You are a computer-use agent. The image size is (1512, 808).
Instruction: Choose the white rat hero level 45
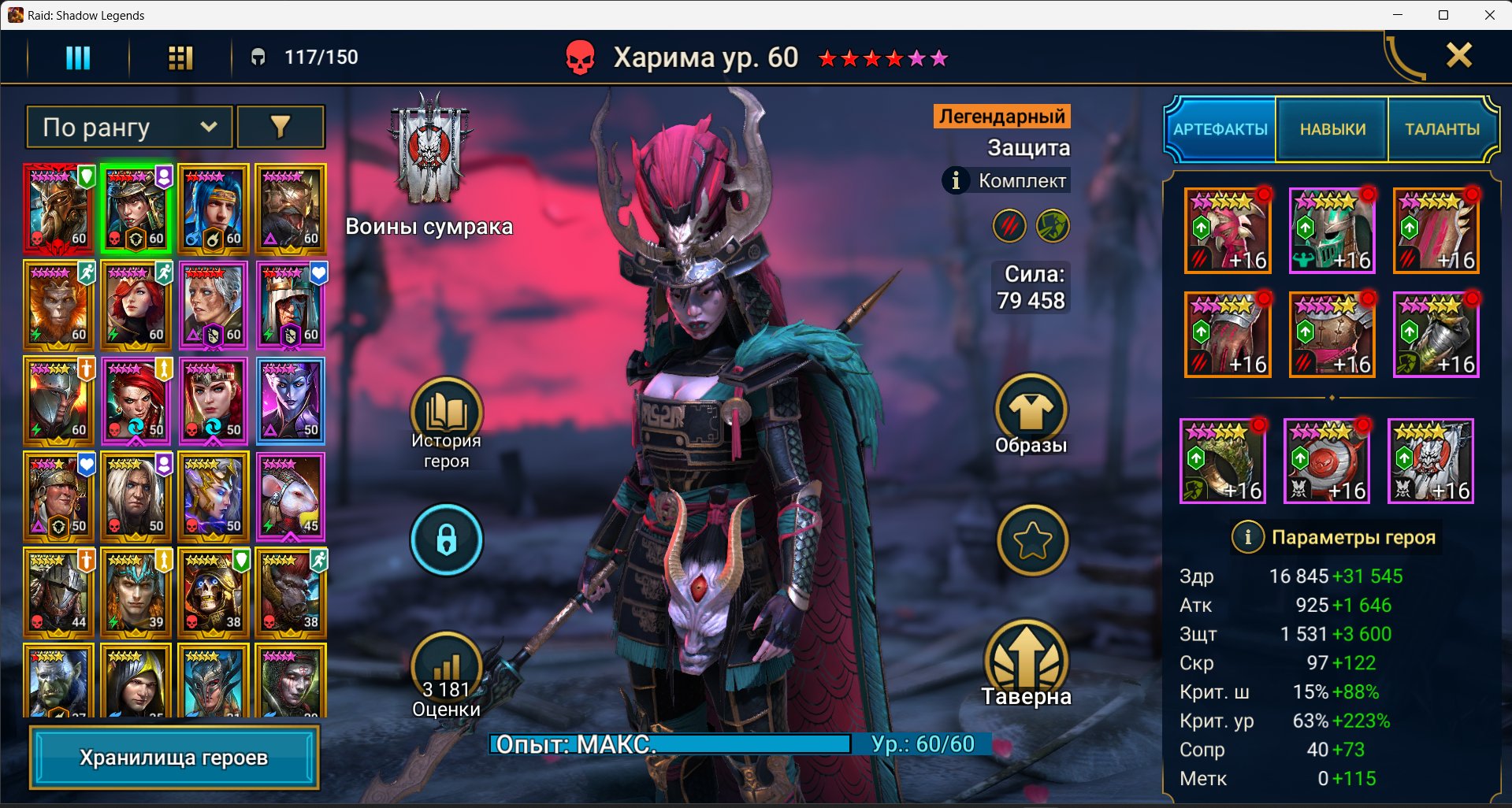pos(291,496)
